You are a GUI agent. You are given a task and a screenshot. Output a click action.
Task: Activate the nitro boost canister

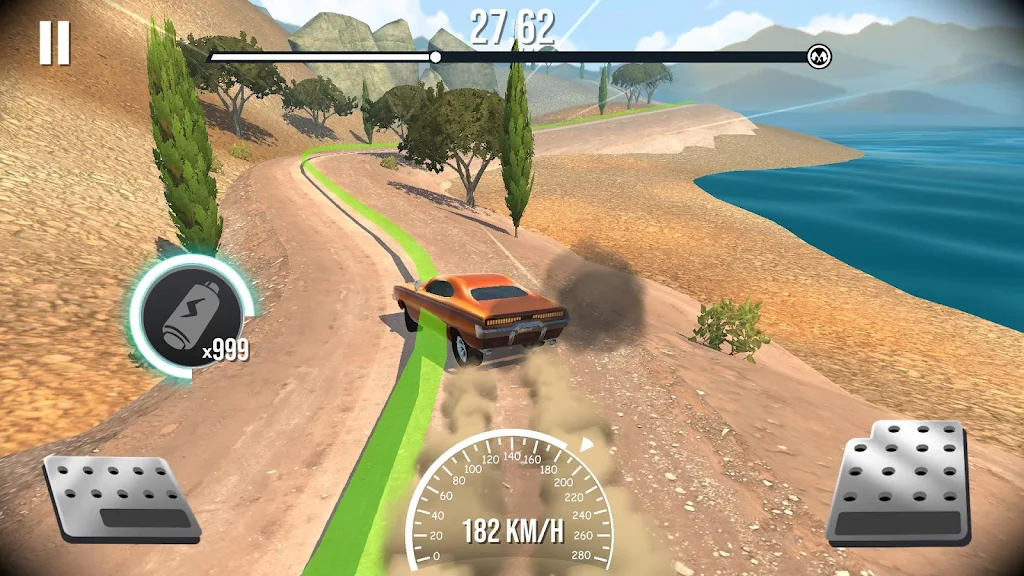tap(191, 318)
